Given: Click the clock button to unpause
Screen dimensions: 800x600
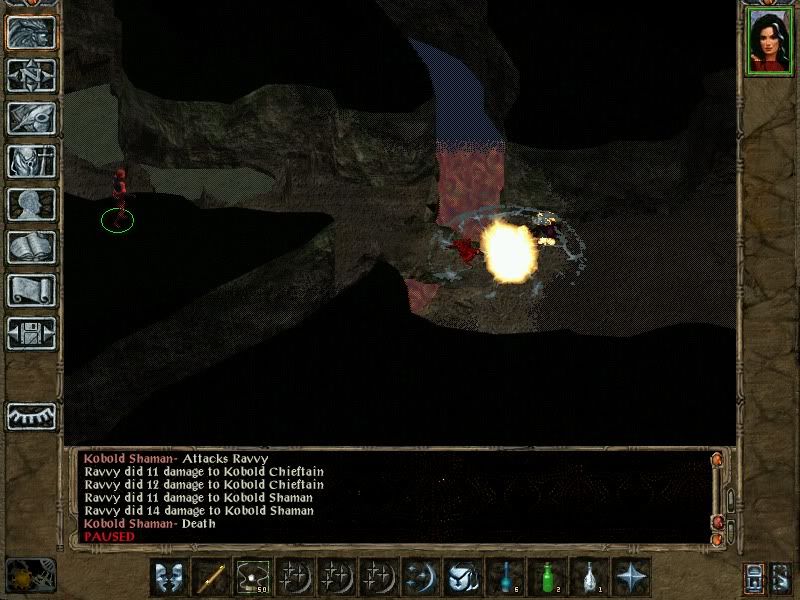Looking at the screenshot, I should [x=30, y=575].
